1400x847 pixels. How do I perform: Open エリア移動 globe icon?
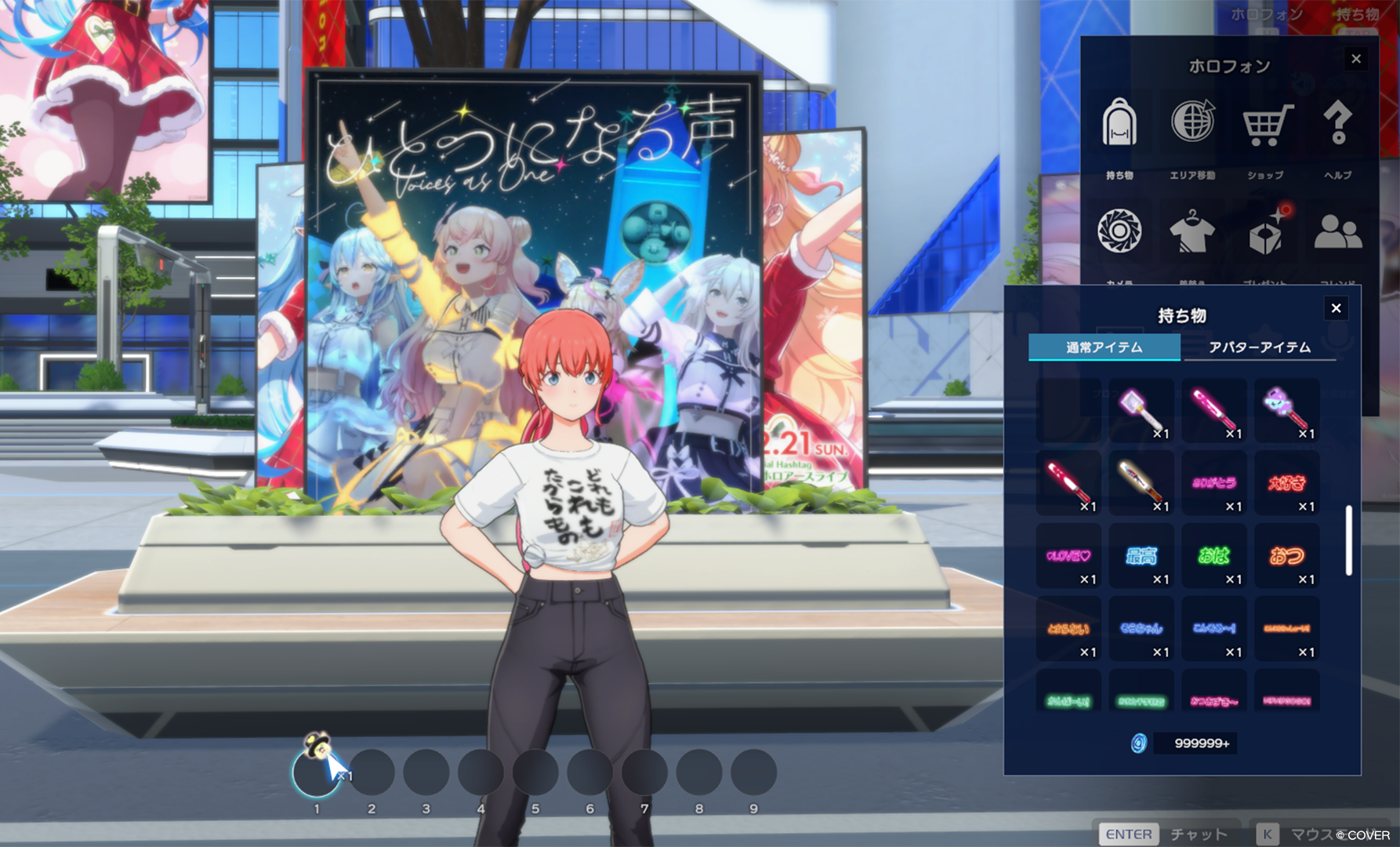coord(1192,125)
